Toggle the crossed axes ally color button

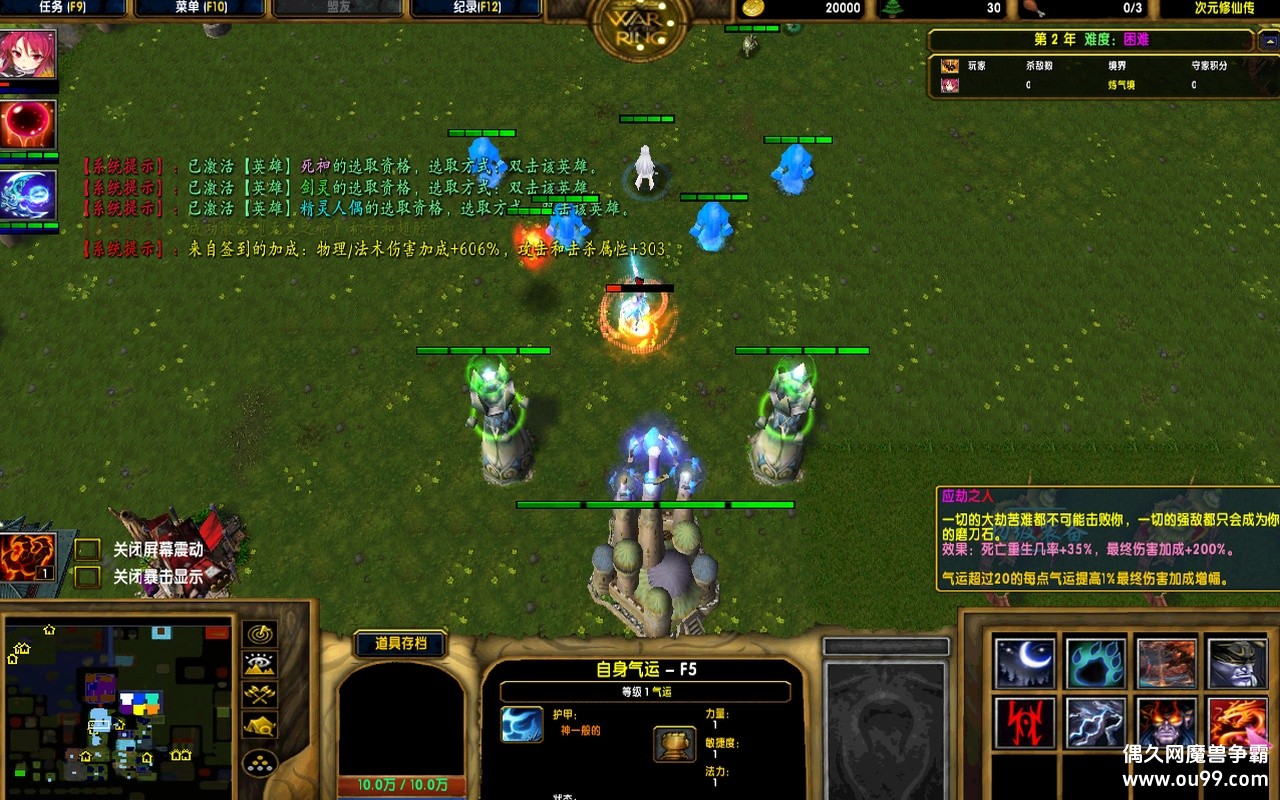click(x=260, y=694)
